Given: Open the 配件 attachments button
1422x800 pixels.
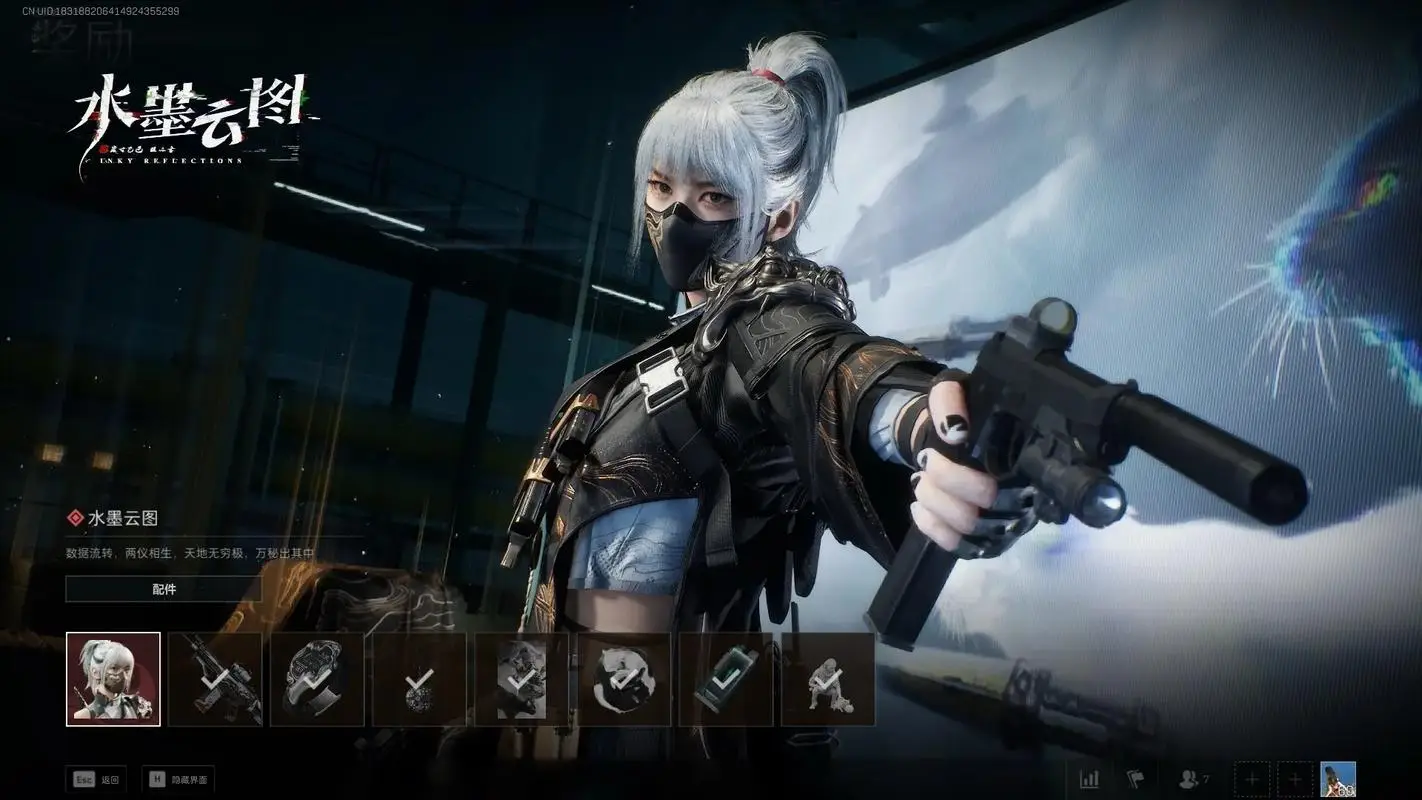Looking at the screenshot, I should point(164,589).
